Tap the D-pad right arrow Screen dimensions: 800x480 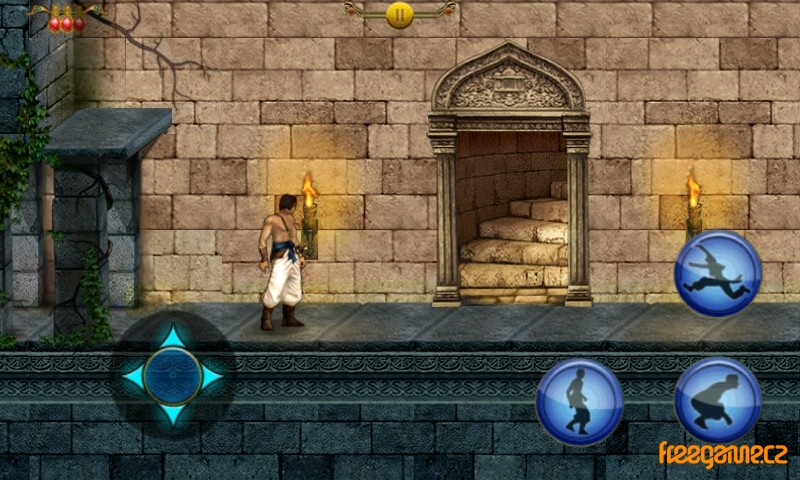click(211, 377)
